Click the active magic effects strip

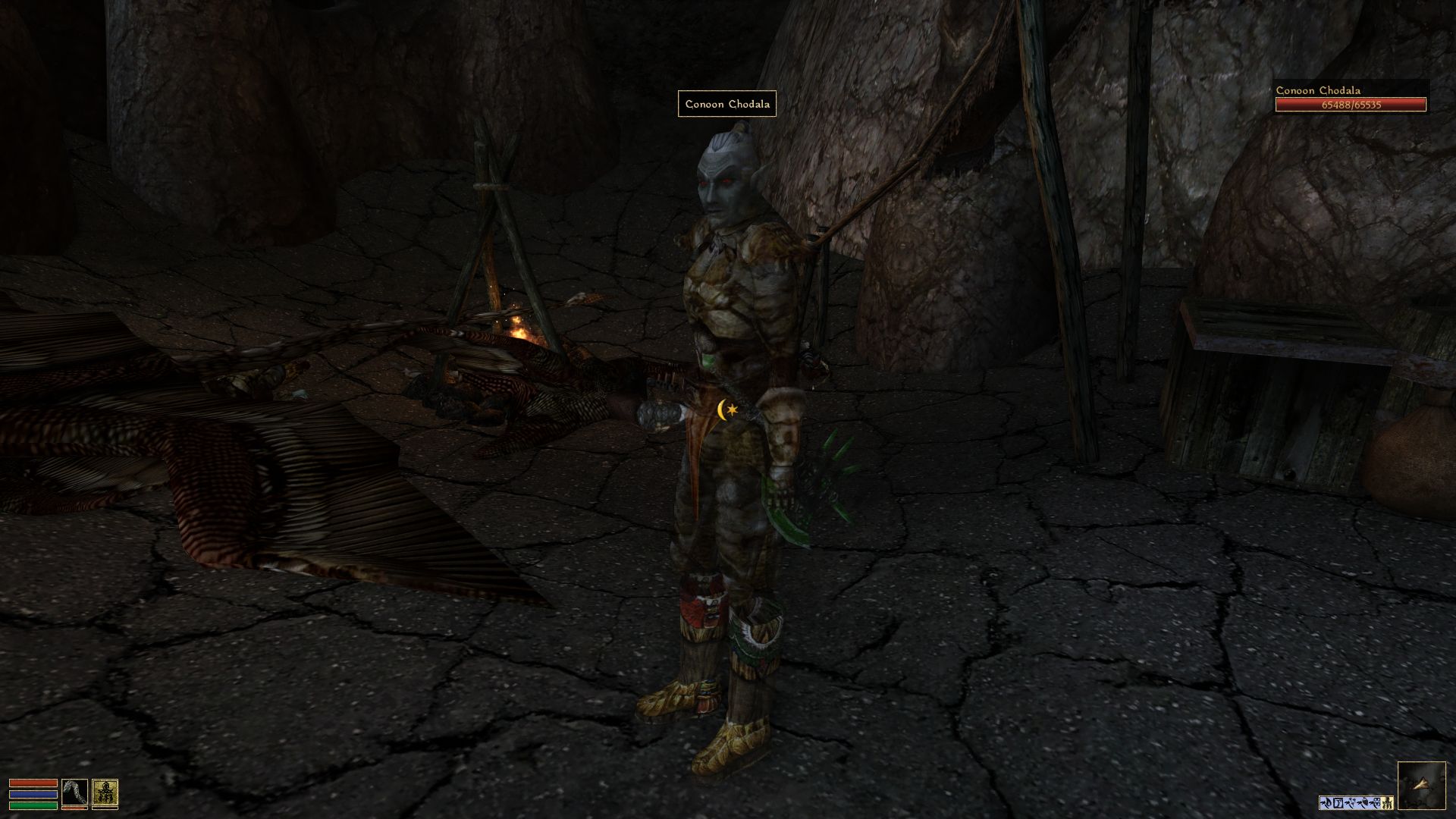[x=1356, y=802]
